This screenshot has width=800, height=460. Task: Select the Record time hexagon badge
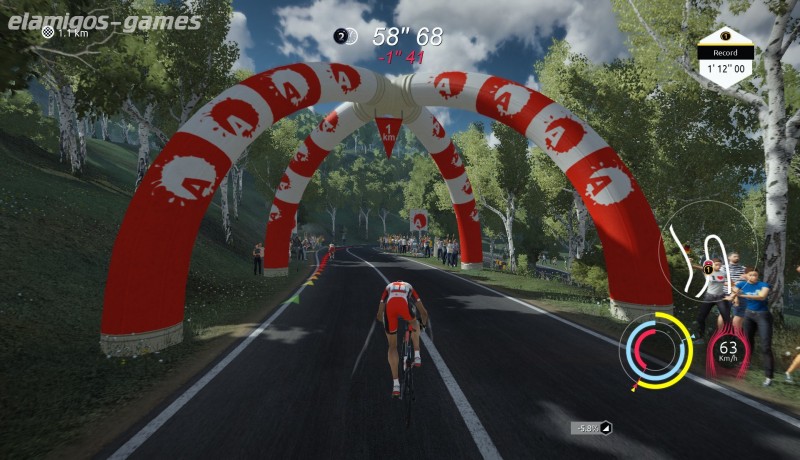724,56
